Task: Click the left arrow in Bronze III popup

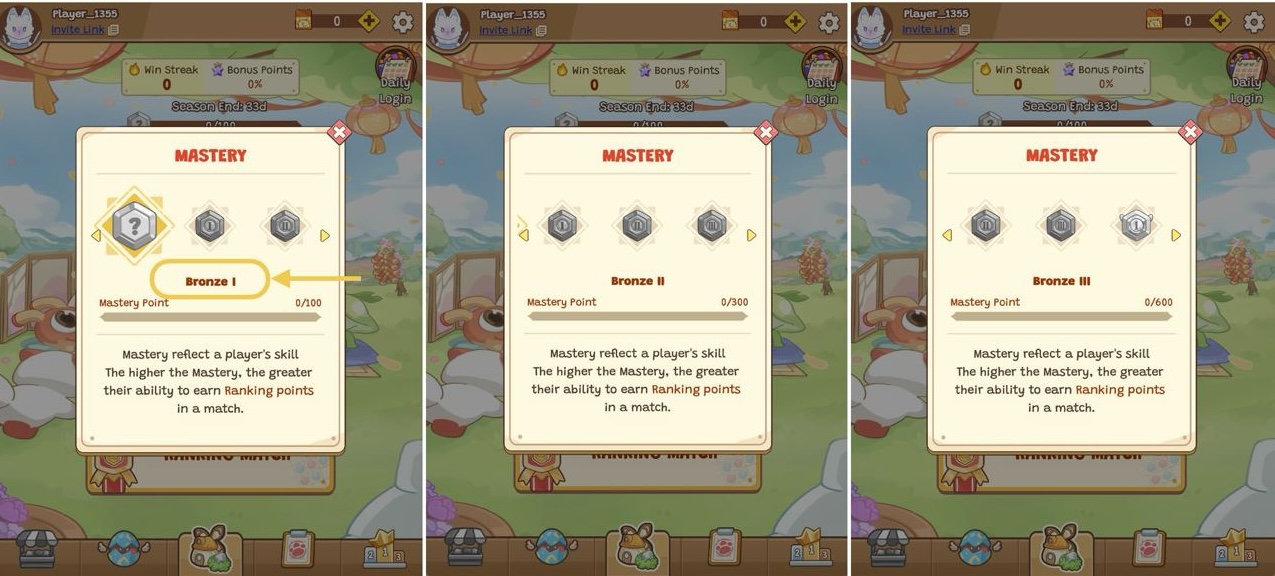Action: (947, 236)
